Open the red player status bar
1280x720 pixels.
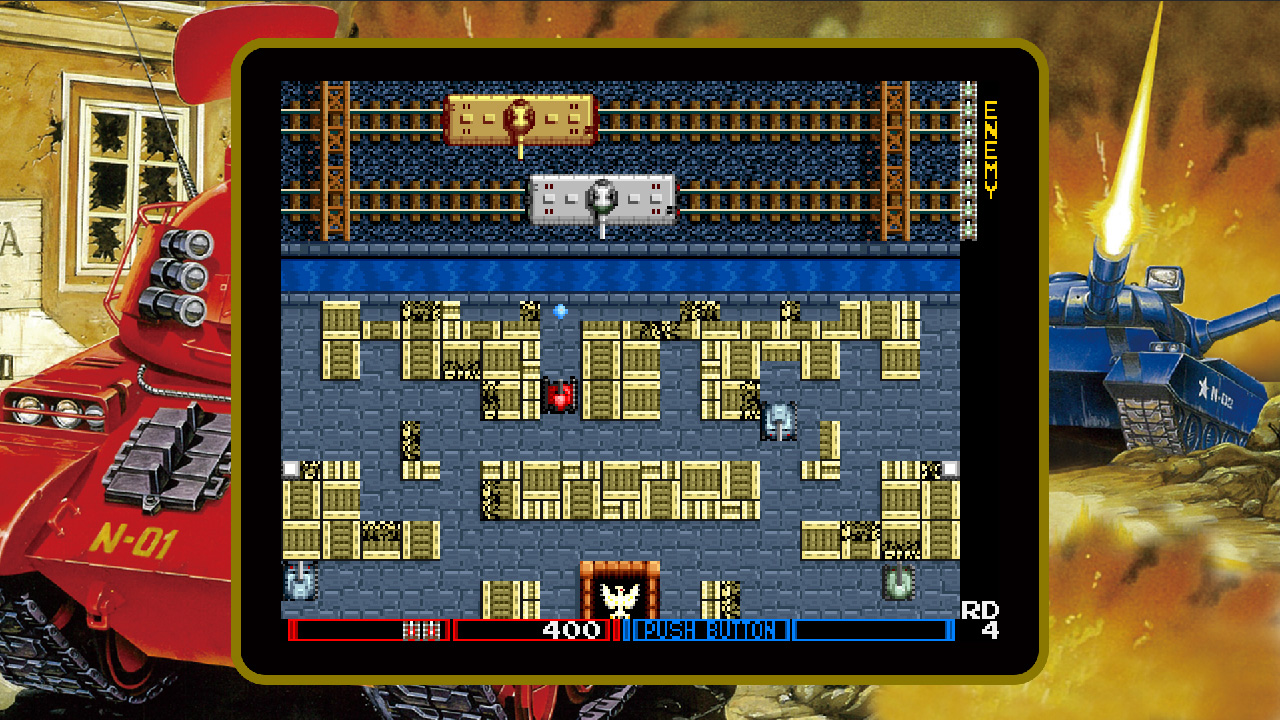(x=370, y=631)
